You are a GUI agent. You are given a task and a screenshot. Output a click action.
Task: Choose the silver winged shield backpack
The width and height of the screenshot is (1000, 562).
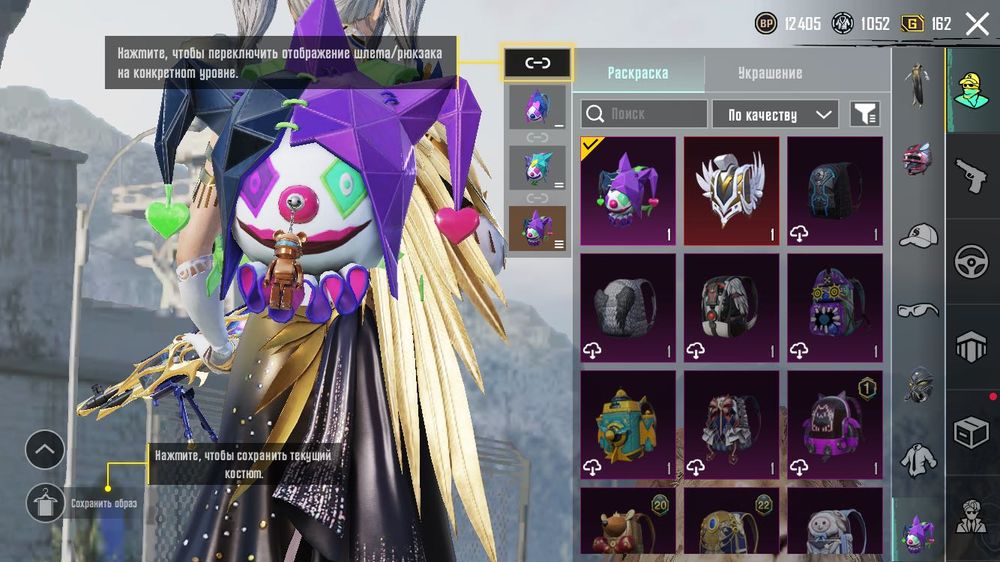731,191
